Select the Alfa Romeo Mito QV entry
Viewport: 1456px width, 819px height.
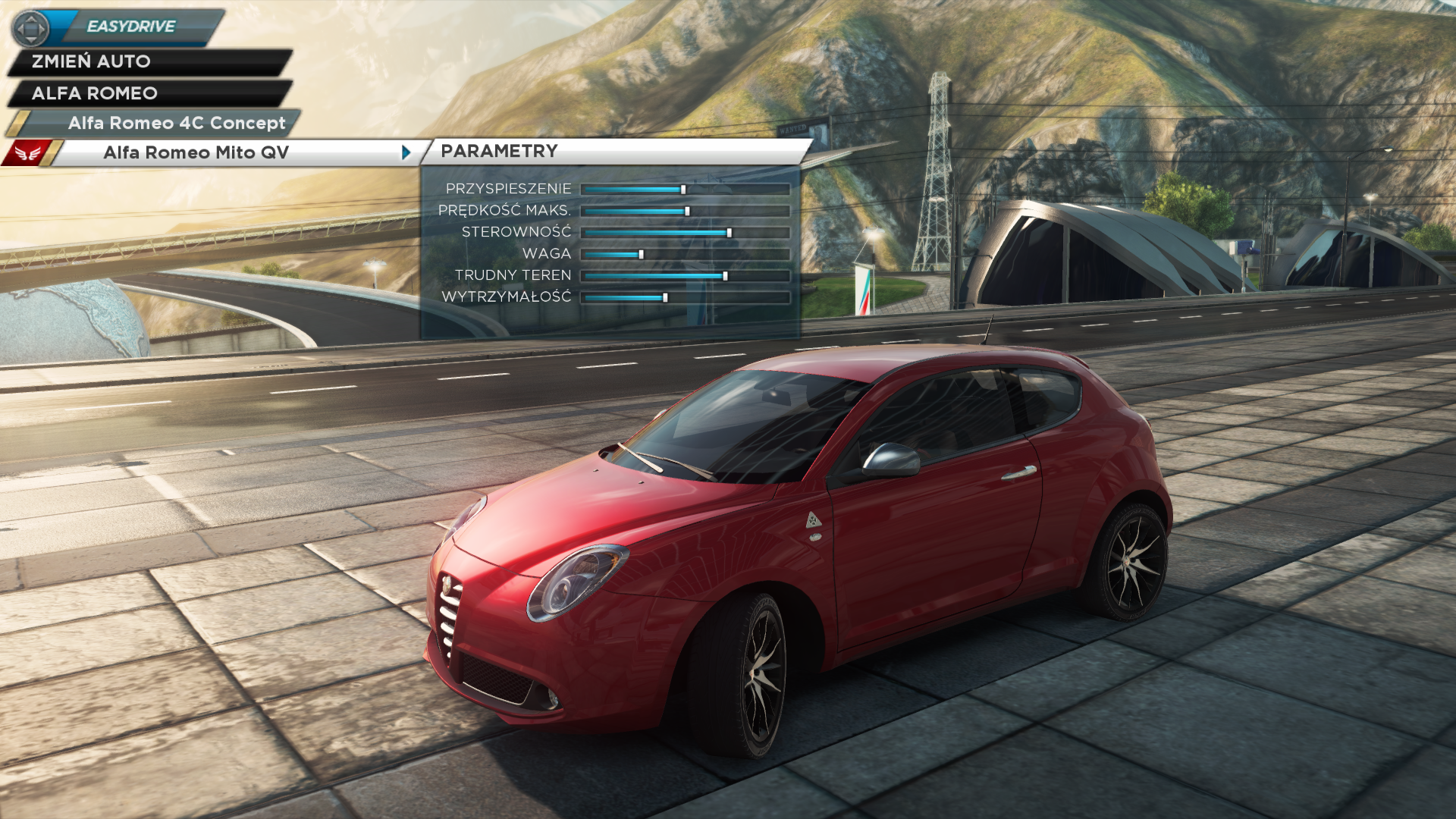[196, 152]
